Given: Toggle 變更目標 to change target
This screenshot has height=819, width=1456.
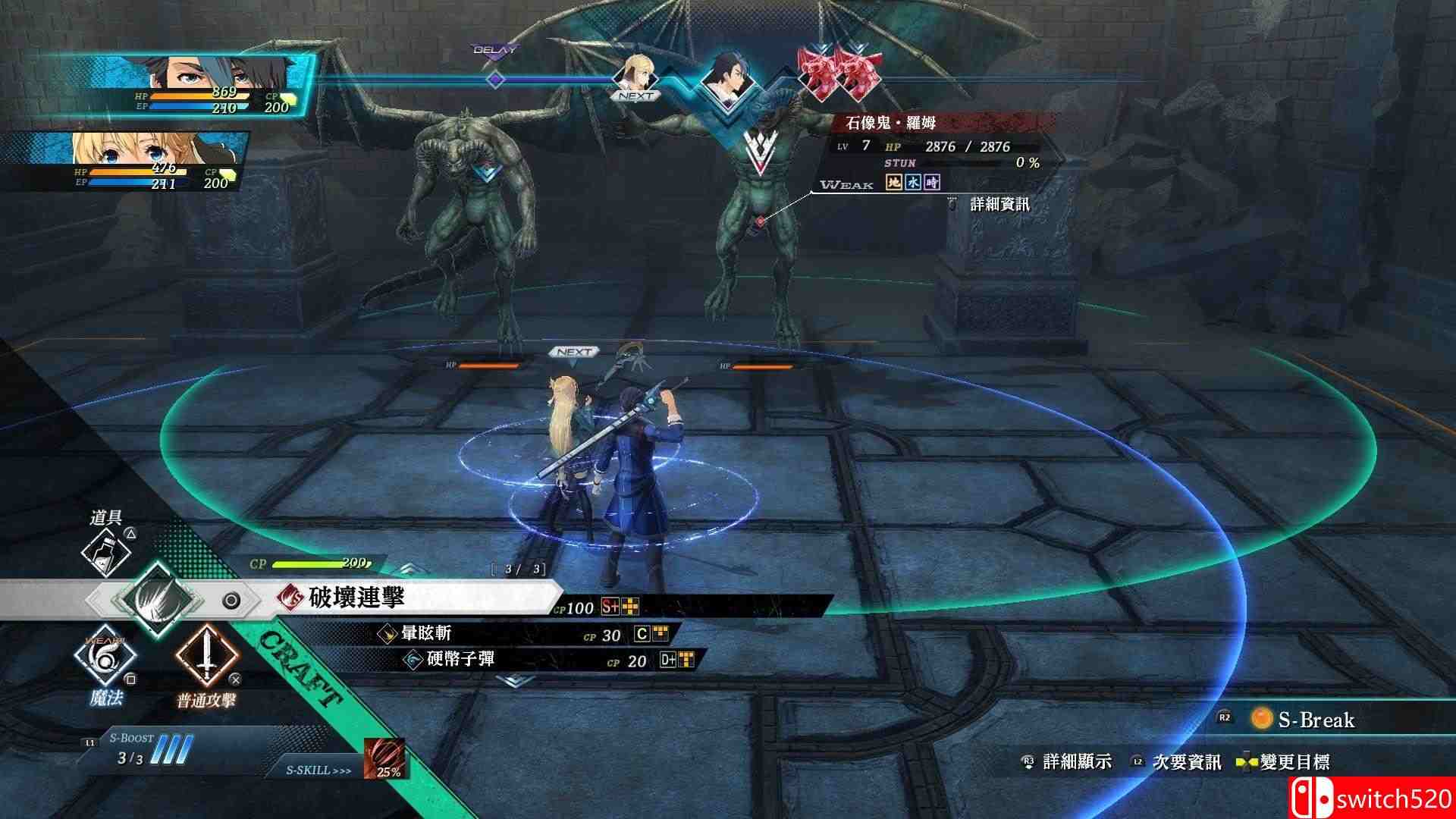Looking at the screenshot, I should point(1297,762).
